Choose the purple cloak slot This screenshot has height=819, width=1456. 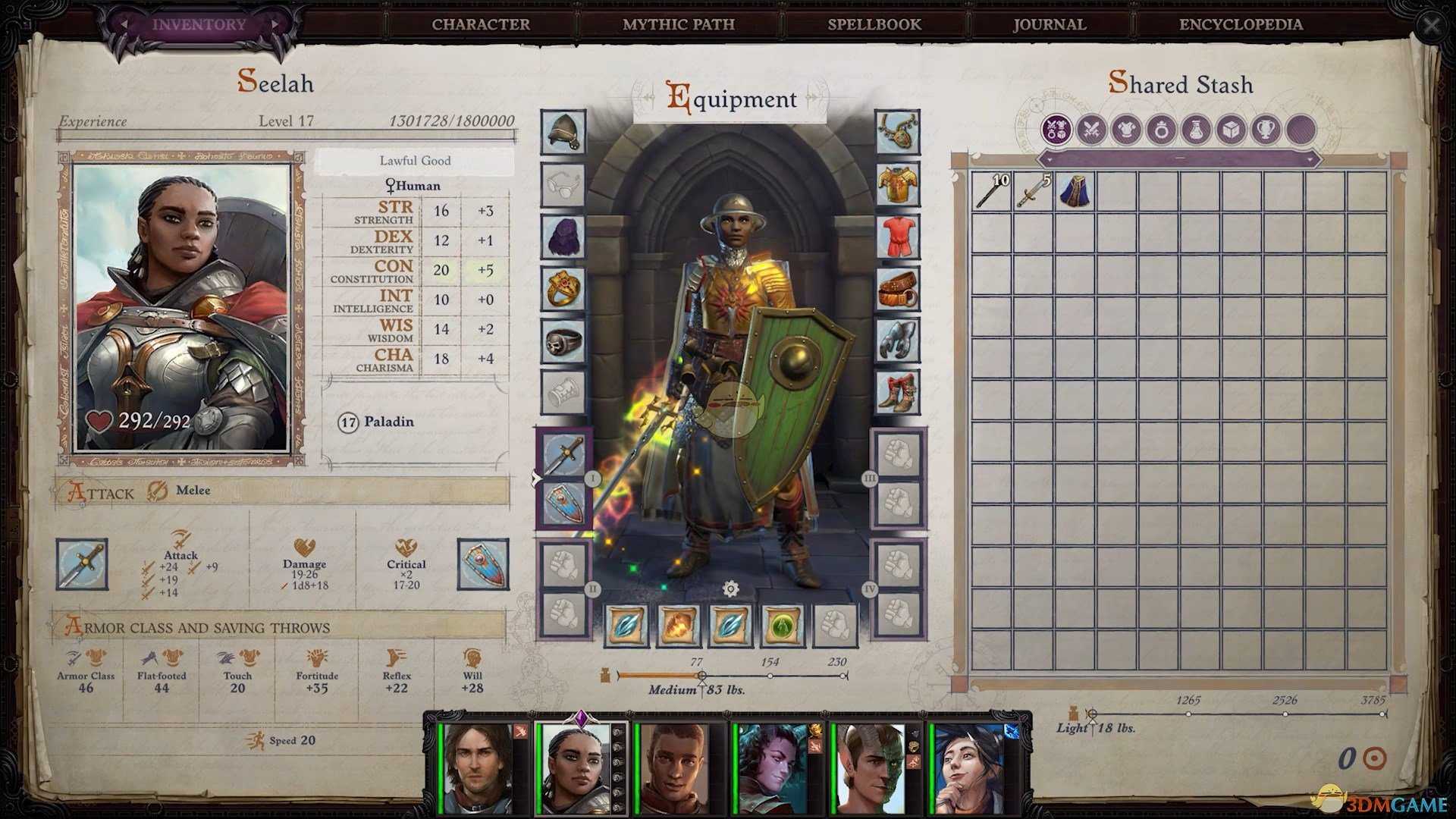click(x=563, y=237)
